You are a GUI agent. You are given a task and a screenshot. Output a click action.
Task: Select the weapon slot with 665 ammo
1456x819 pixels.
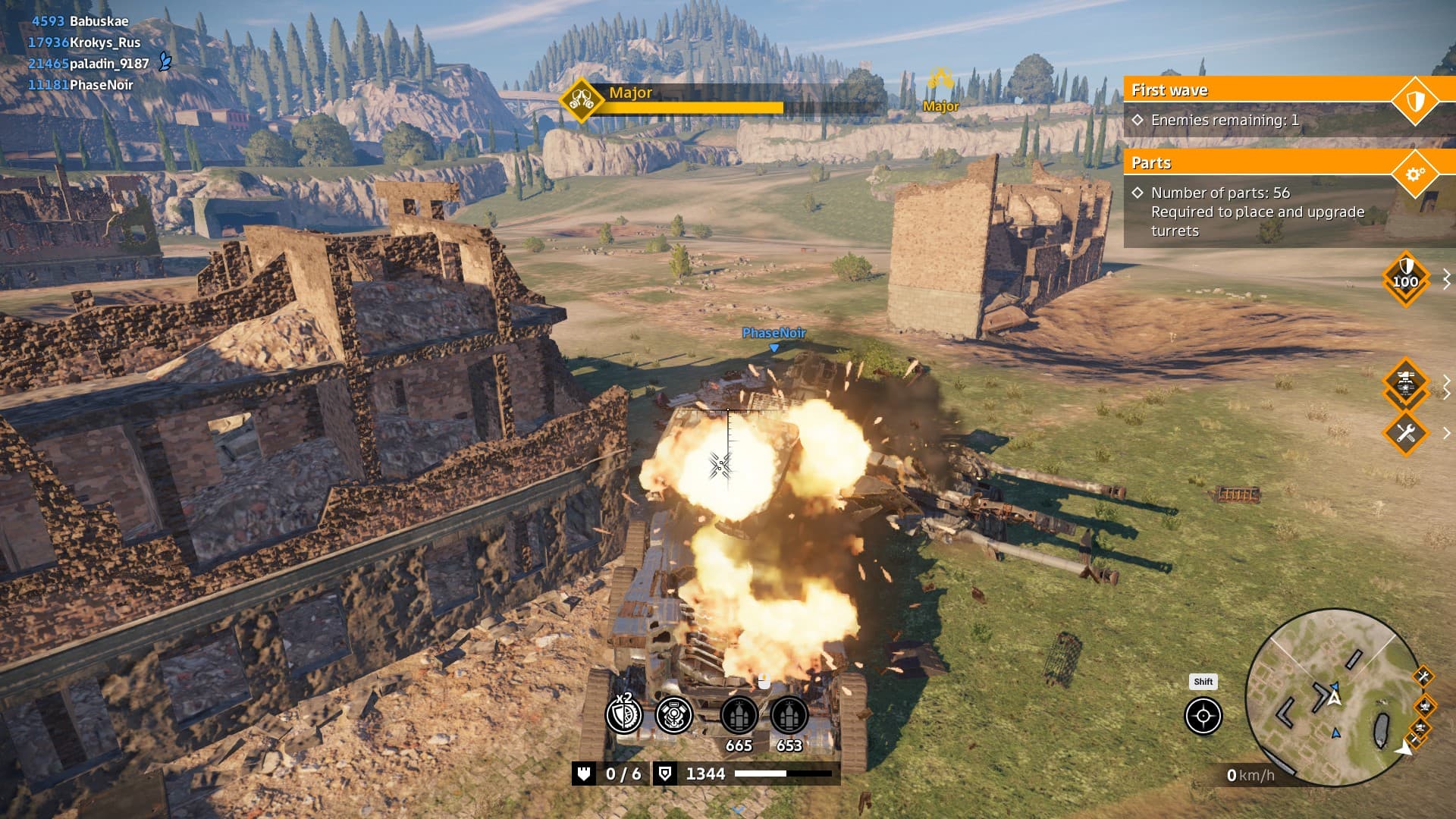coord(739,716)
